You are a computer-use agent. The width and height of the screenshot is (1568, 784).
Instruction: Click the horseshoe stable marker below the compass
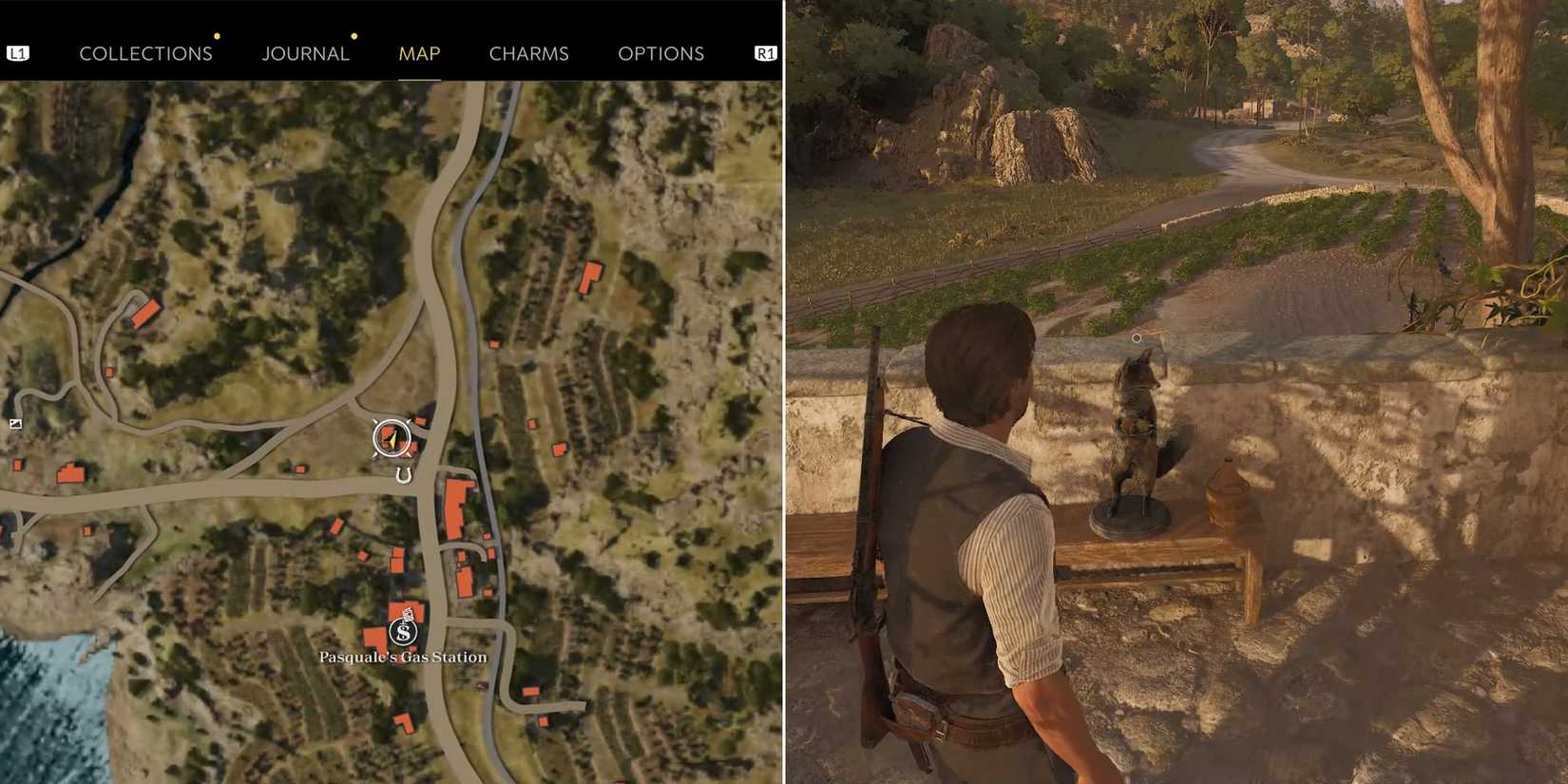[x=403, y=475]
